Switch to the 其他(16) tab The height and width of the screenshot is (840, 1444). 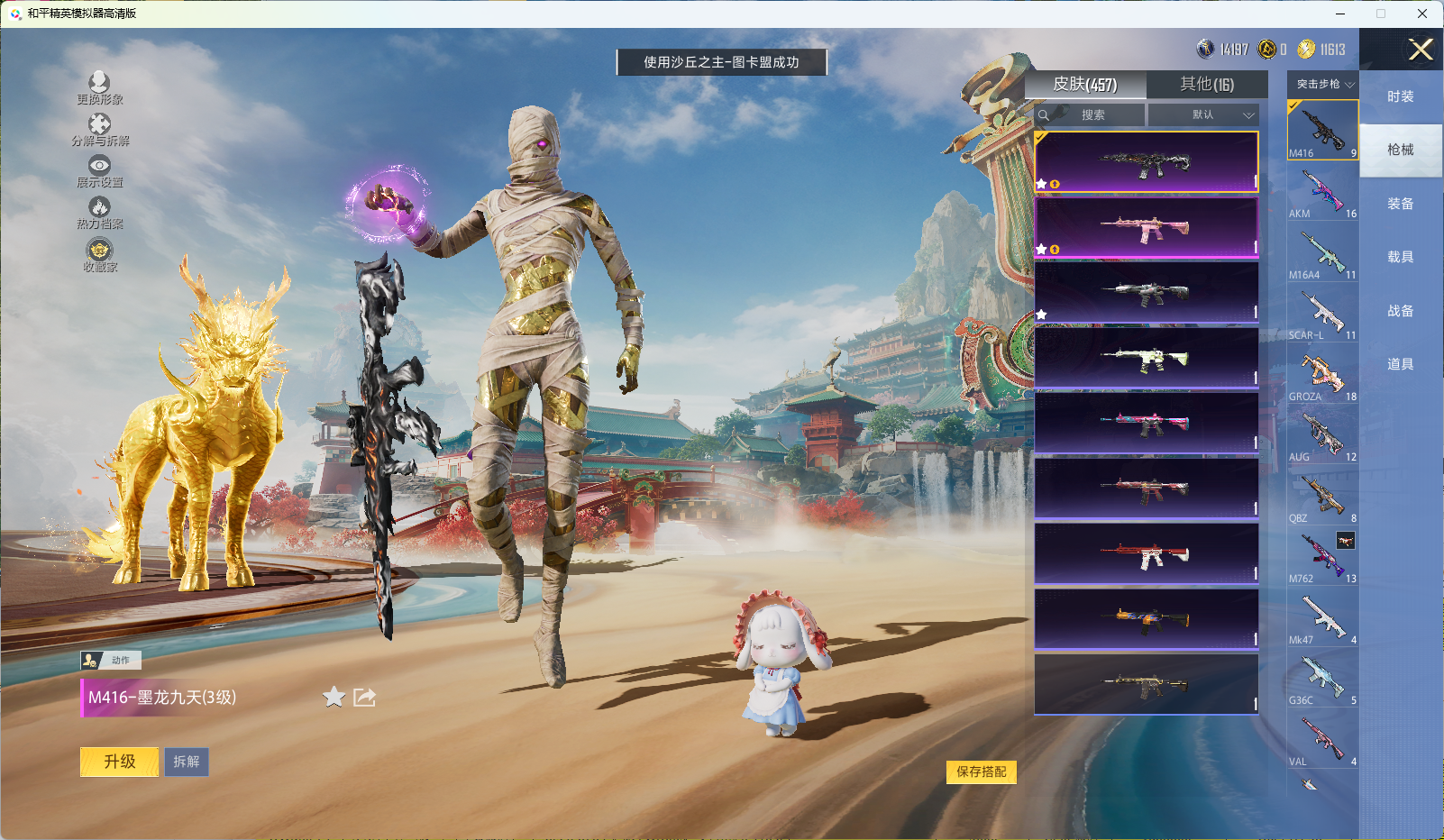pyautogui.click(x=1207, y=85)
